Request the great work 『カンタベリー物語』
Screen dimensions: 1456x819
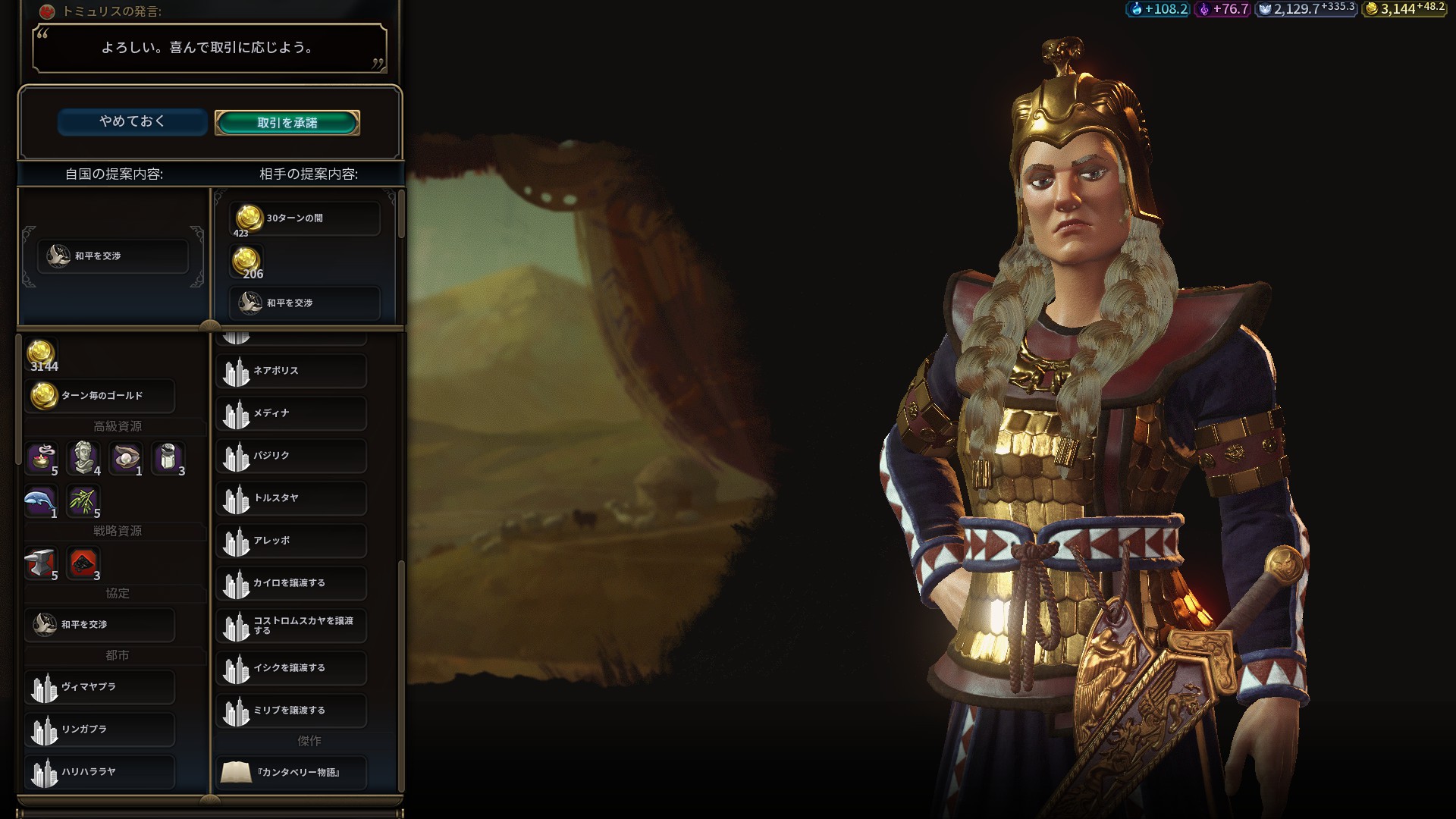pos(291,773)
